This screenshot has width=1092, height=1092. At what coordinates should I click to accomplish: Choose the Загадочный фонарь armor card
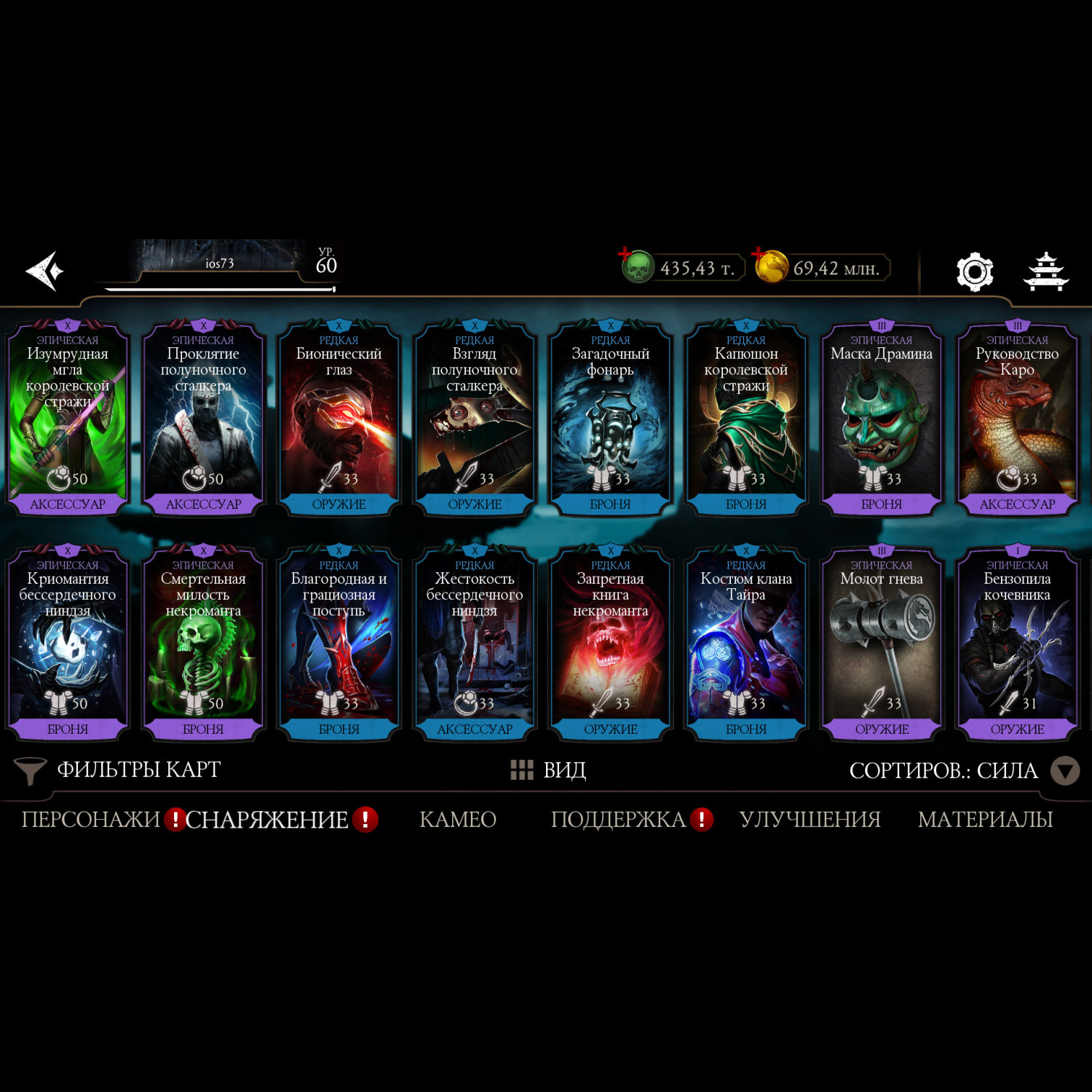[x=610, y=419]
